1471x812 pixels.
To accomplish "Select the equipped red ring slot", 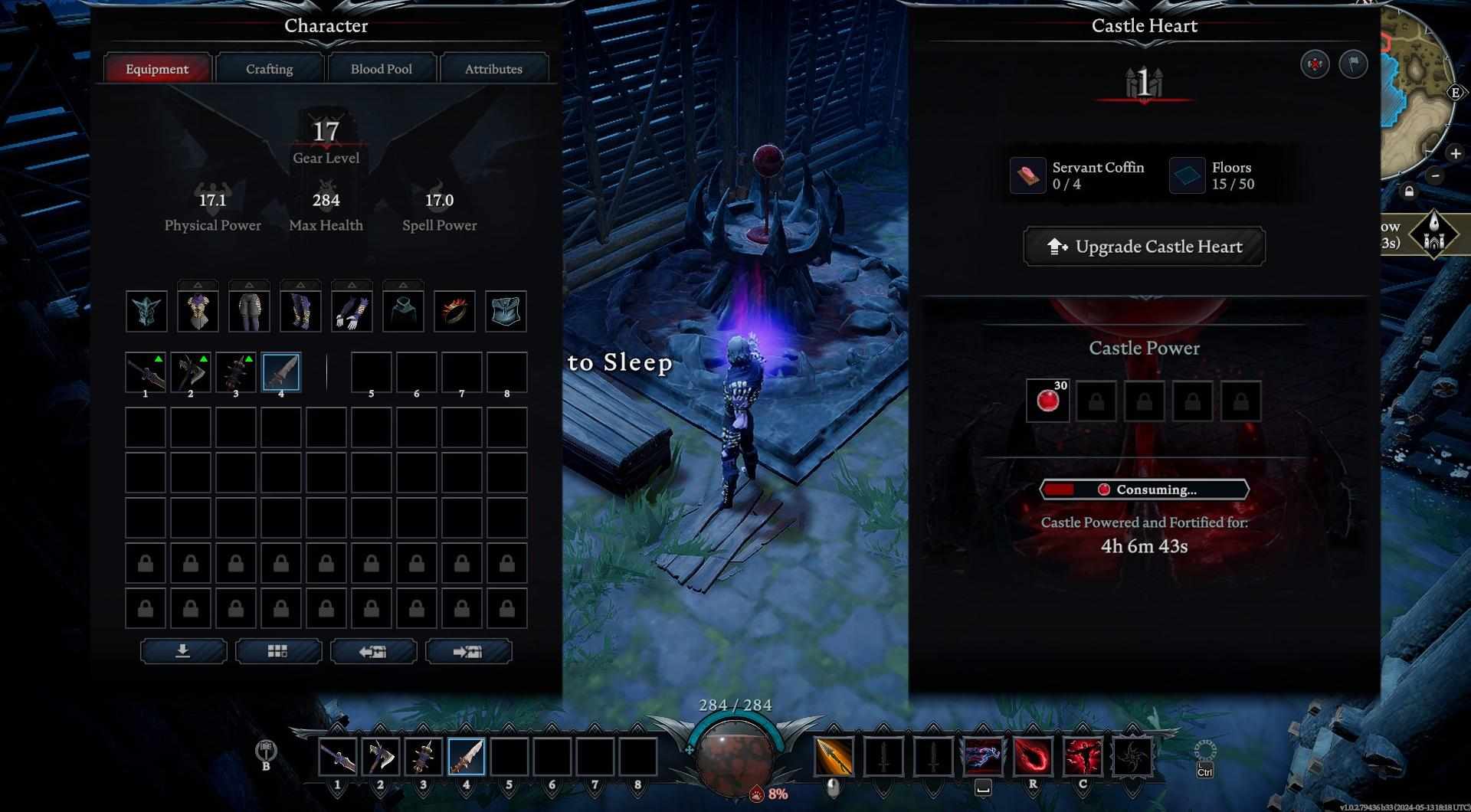I will pyautogui.click(x=454, y=311).
